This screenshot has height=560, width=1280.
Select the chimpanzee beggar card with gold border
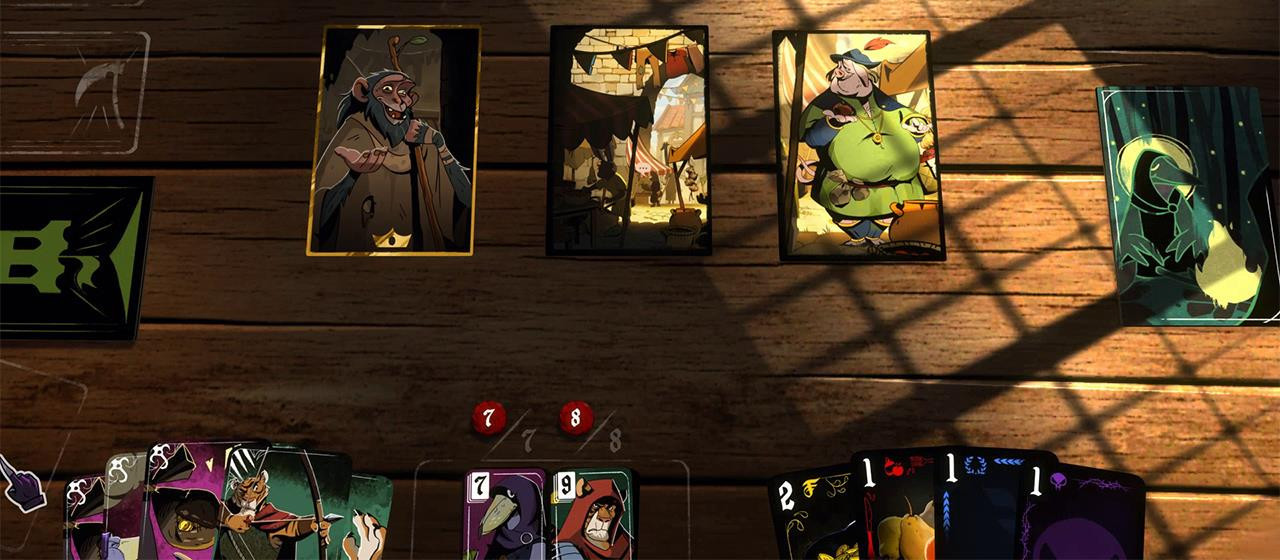[x=393, y=140]
